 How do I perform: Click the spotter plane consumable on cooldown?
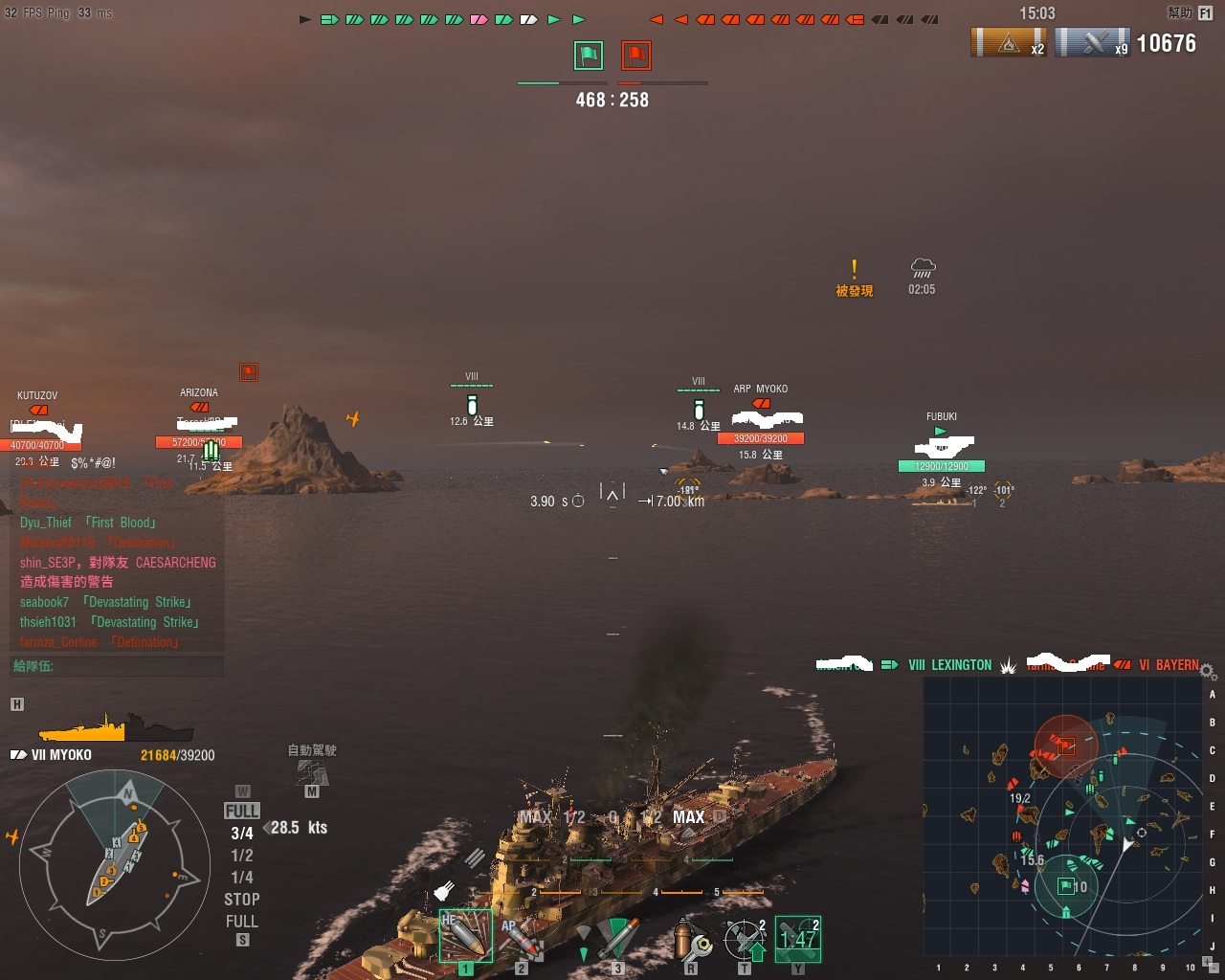(x=797, y=938)
